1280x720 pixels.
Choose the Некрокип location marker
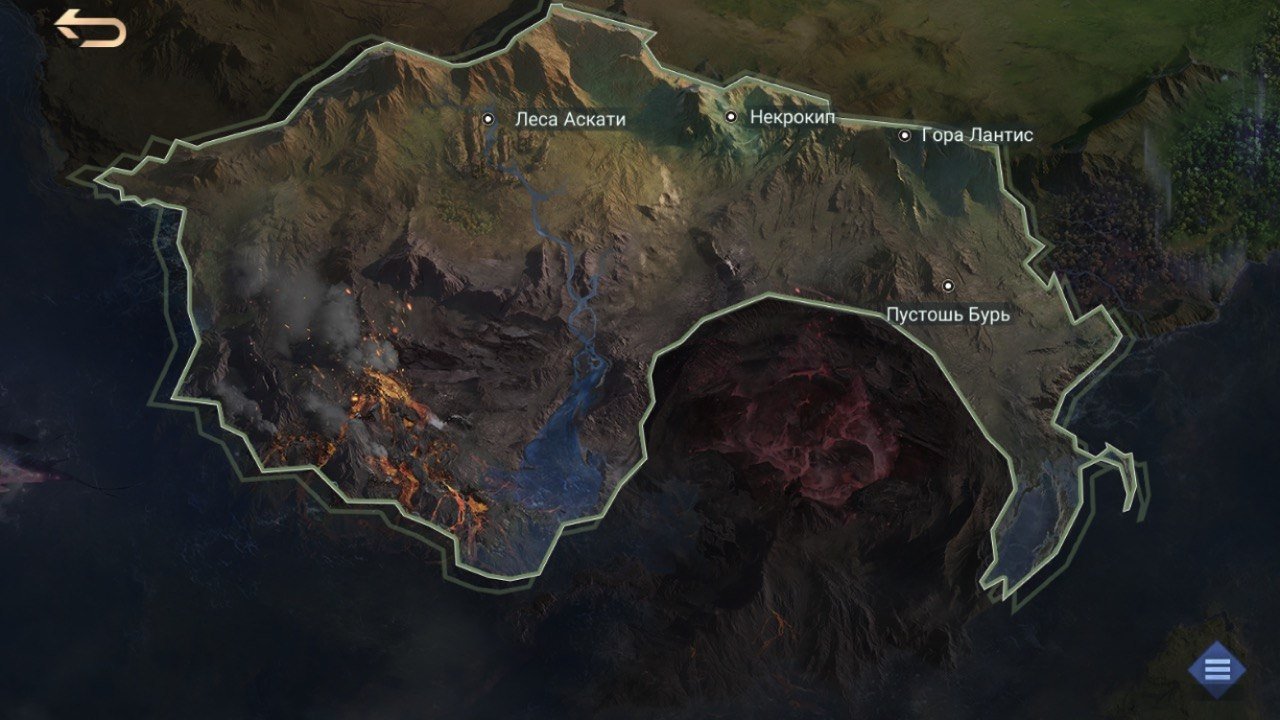point(731,117)
